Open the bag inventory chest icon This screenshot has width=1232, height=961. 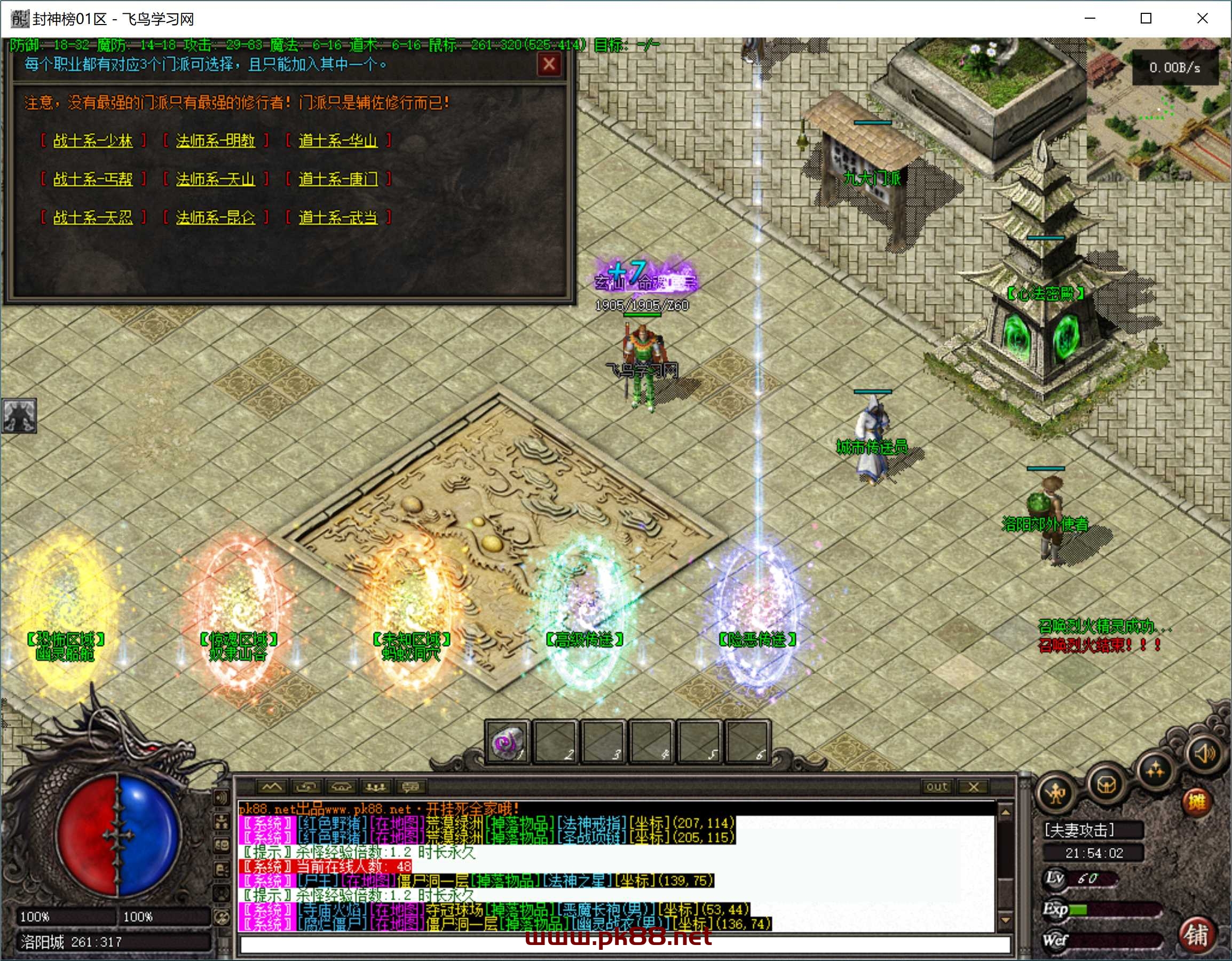coord(1106,784)
